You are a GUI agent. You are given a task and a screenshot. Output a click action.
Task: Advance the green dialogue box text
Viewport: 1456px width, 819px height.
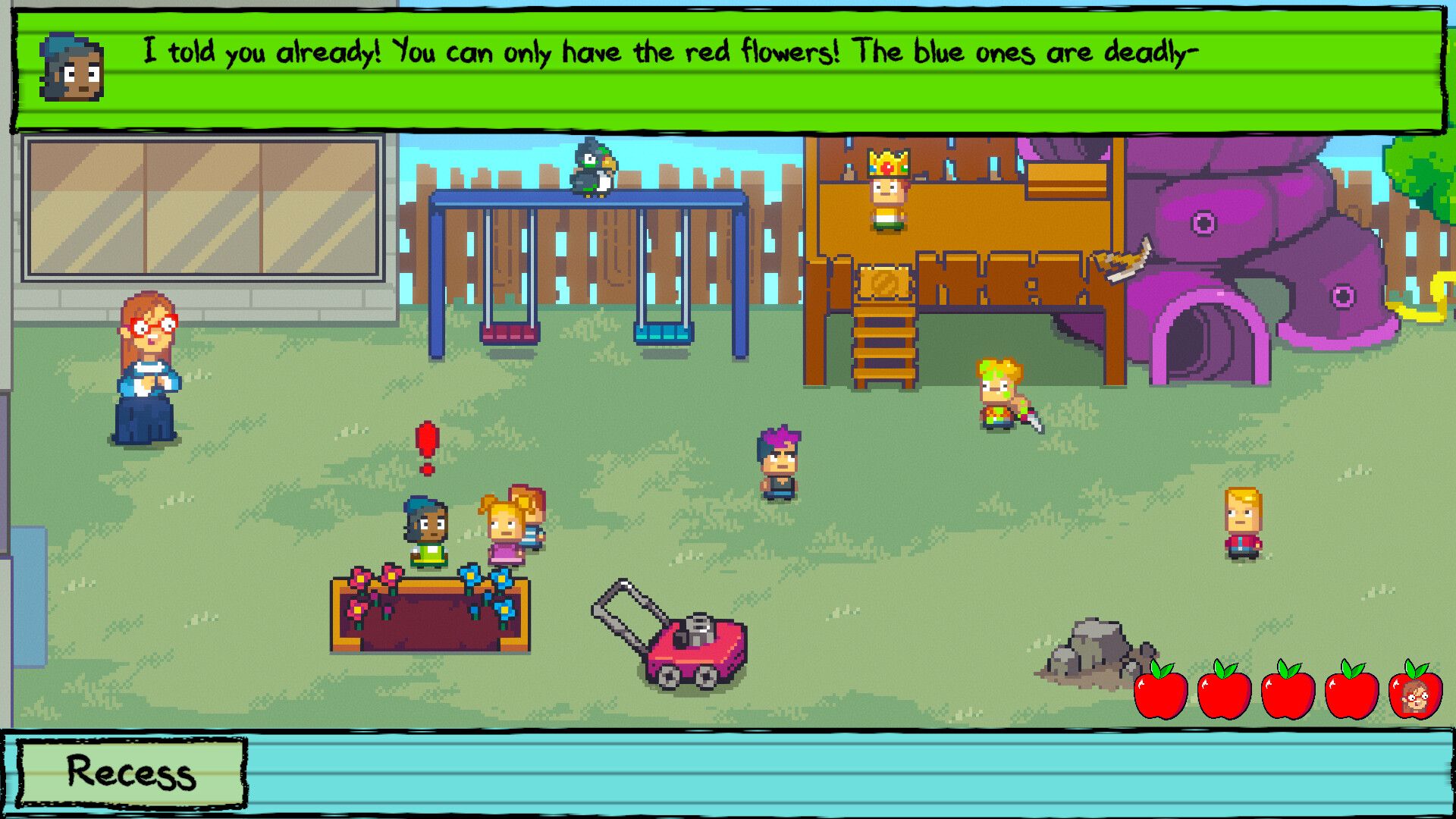point(728,70)
